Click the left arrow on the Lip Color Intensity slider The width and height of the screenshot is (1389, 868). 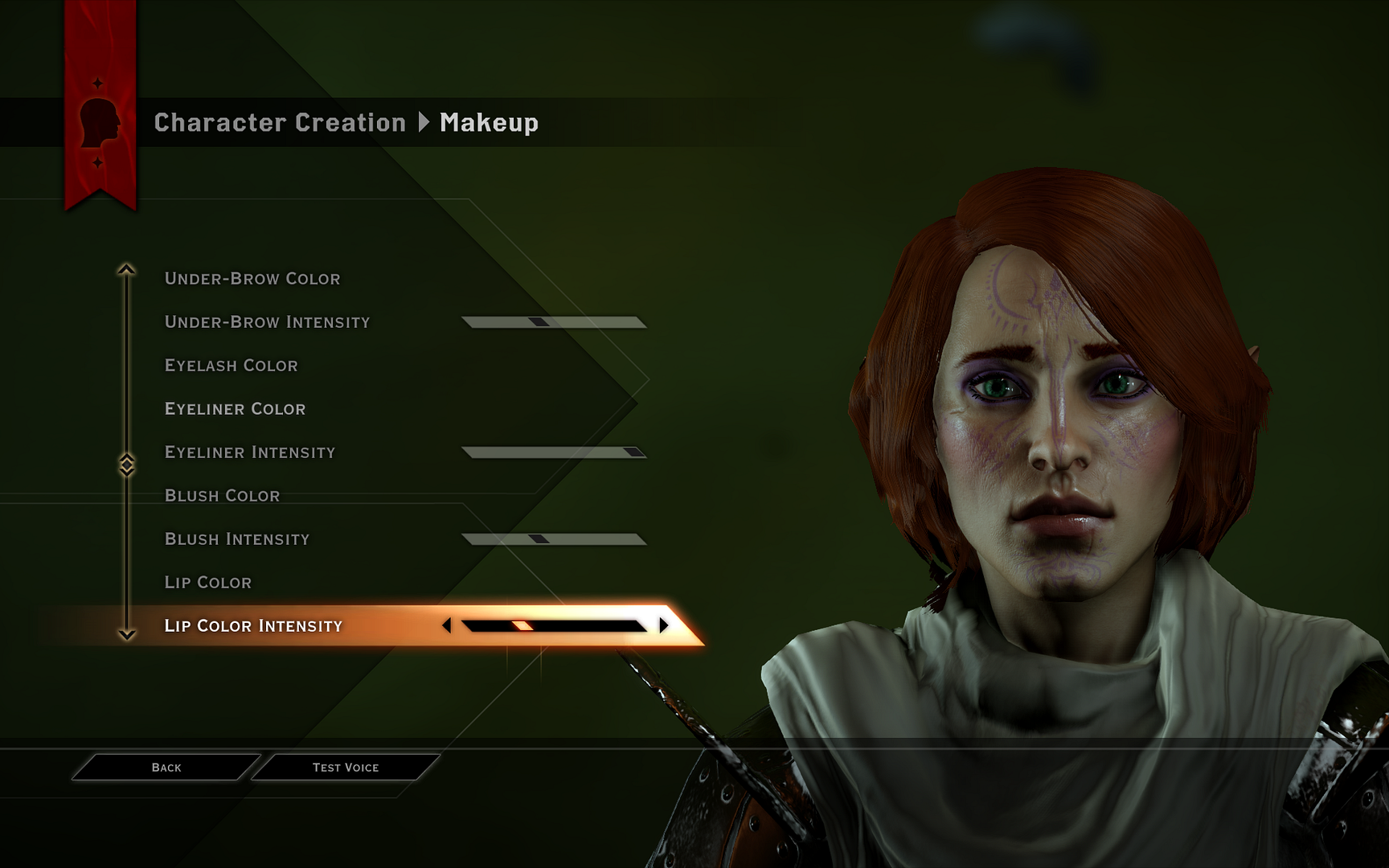tap(448, 624)
